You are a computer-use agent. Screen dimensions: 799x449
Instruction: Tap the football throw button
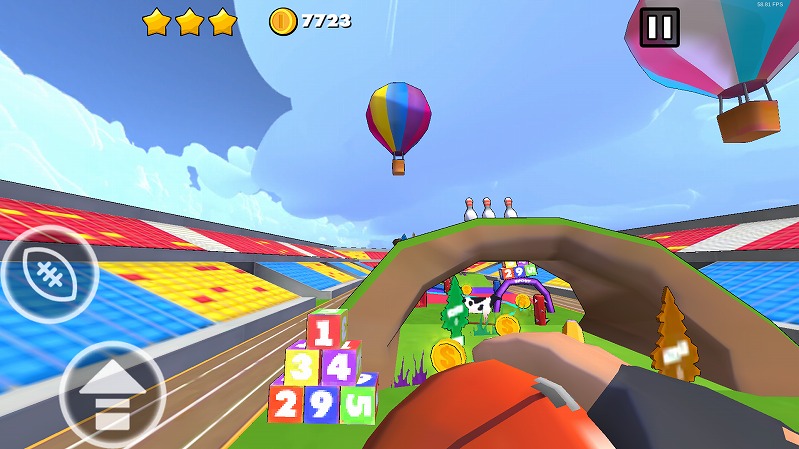point(49,273)
